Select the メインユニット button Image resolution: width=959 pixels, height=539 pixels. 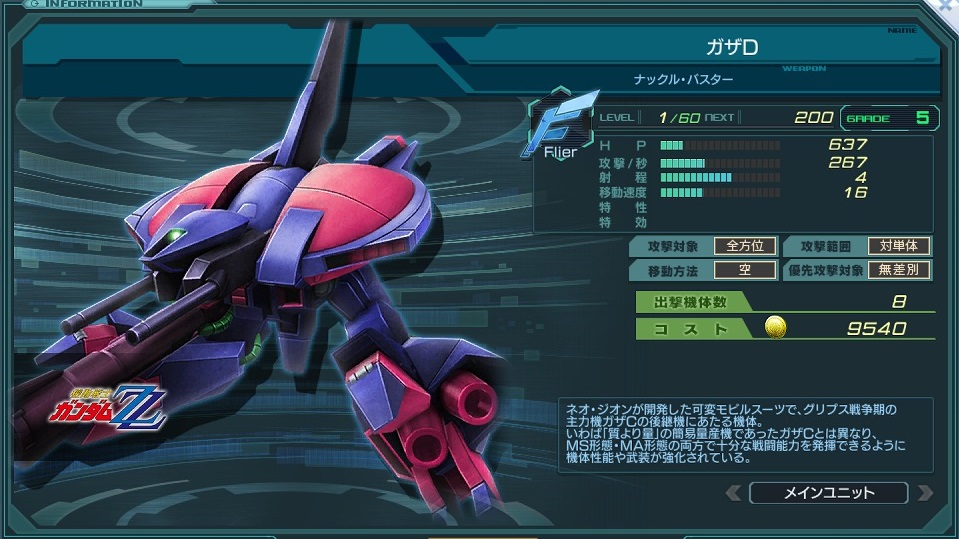pyautogui.click(x=828, y=493)
